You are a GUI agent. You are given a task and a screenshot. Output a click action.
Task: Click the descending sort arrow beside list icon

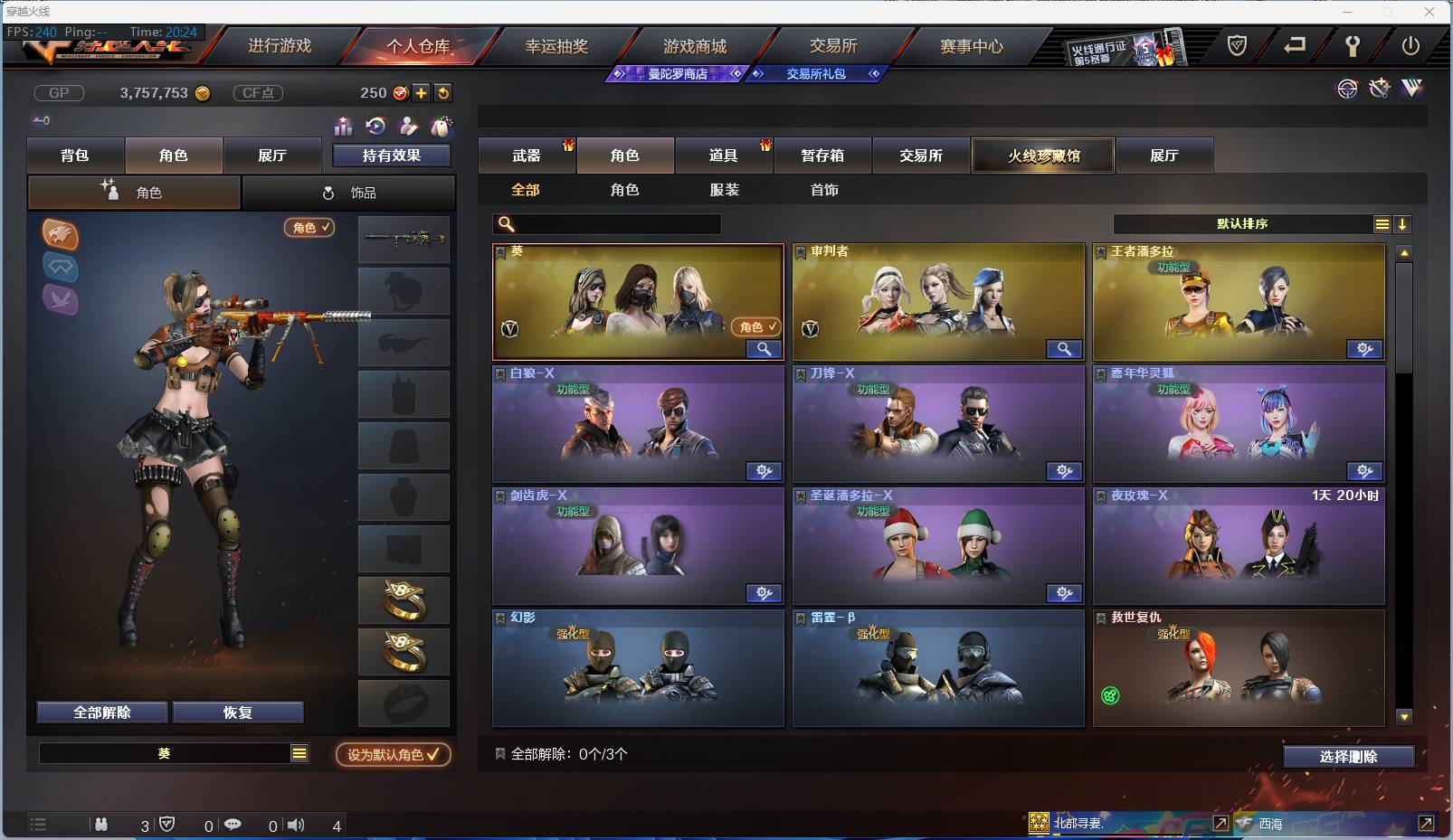(x=1403, y=223)
